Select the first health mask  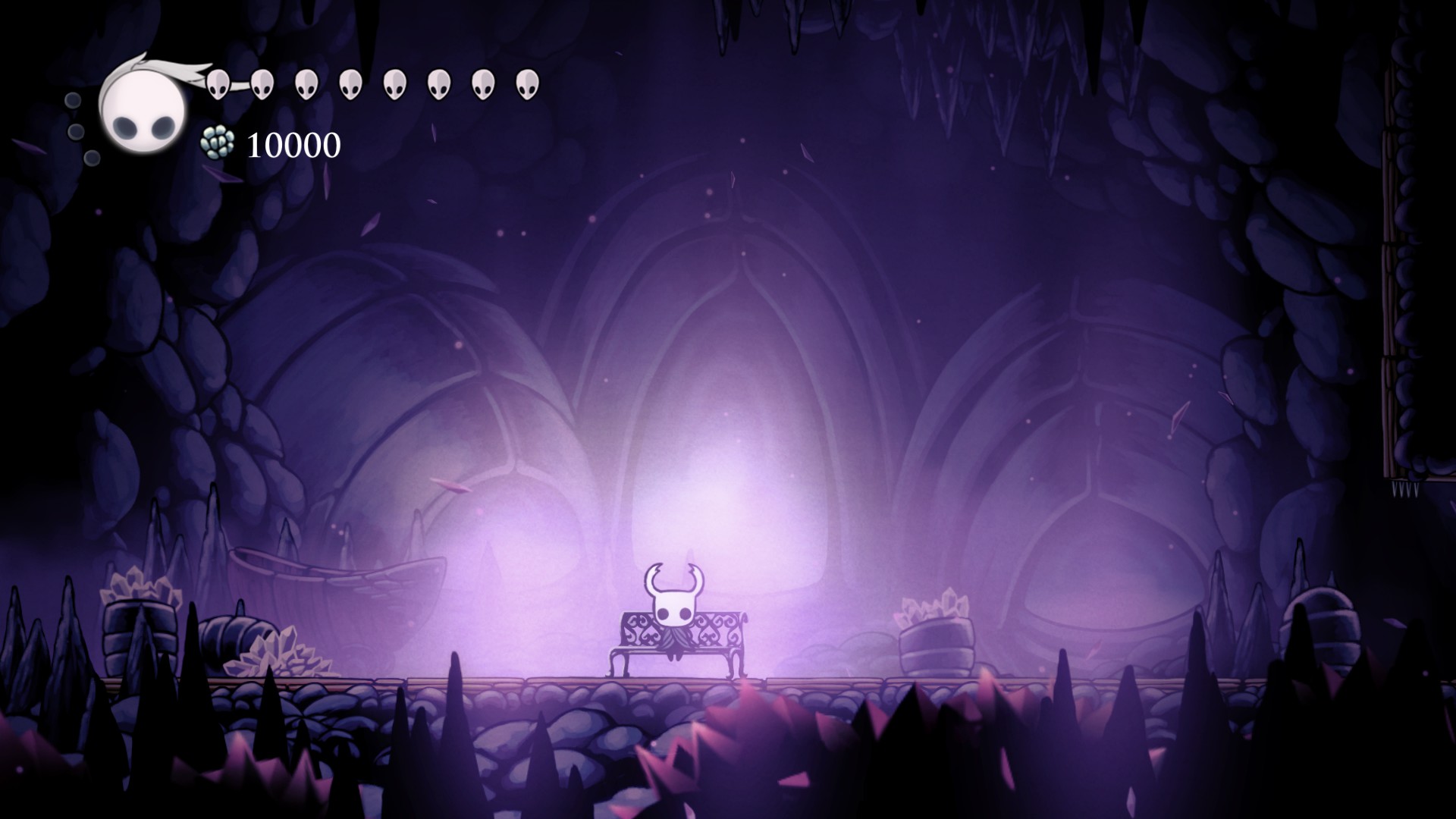(220, 83)
